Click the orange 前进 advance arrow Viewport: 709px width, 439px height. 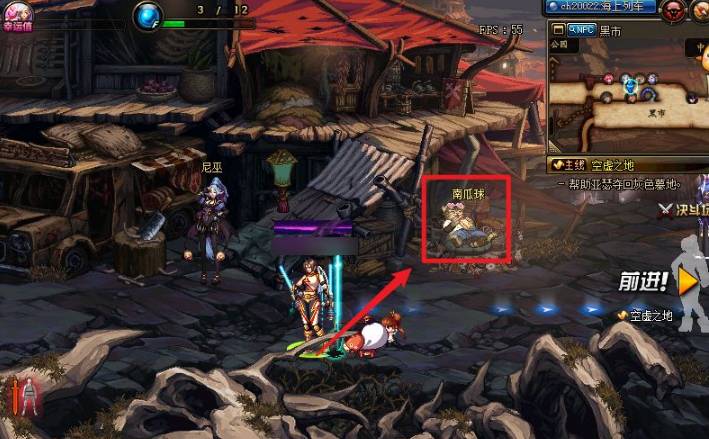pyautogui.click(x=688, y=282)
